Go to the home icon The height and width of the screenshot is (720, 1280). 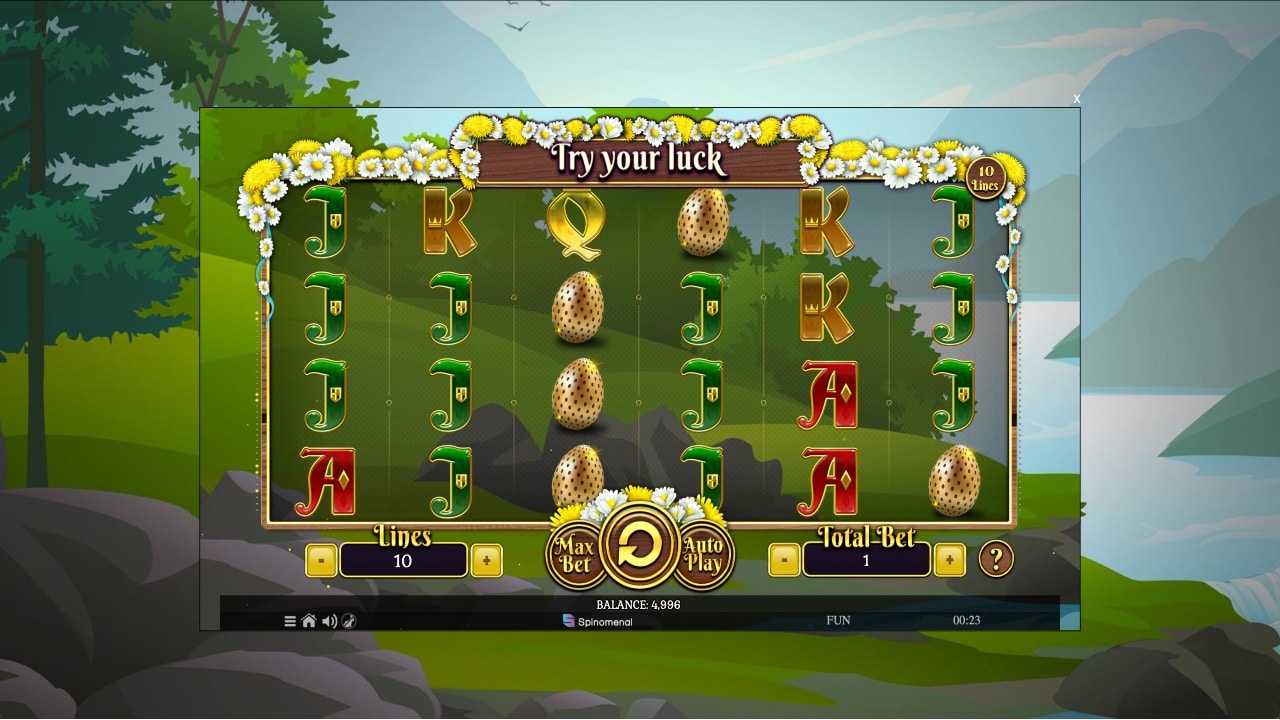[x=309, y=621]
